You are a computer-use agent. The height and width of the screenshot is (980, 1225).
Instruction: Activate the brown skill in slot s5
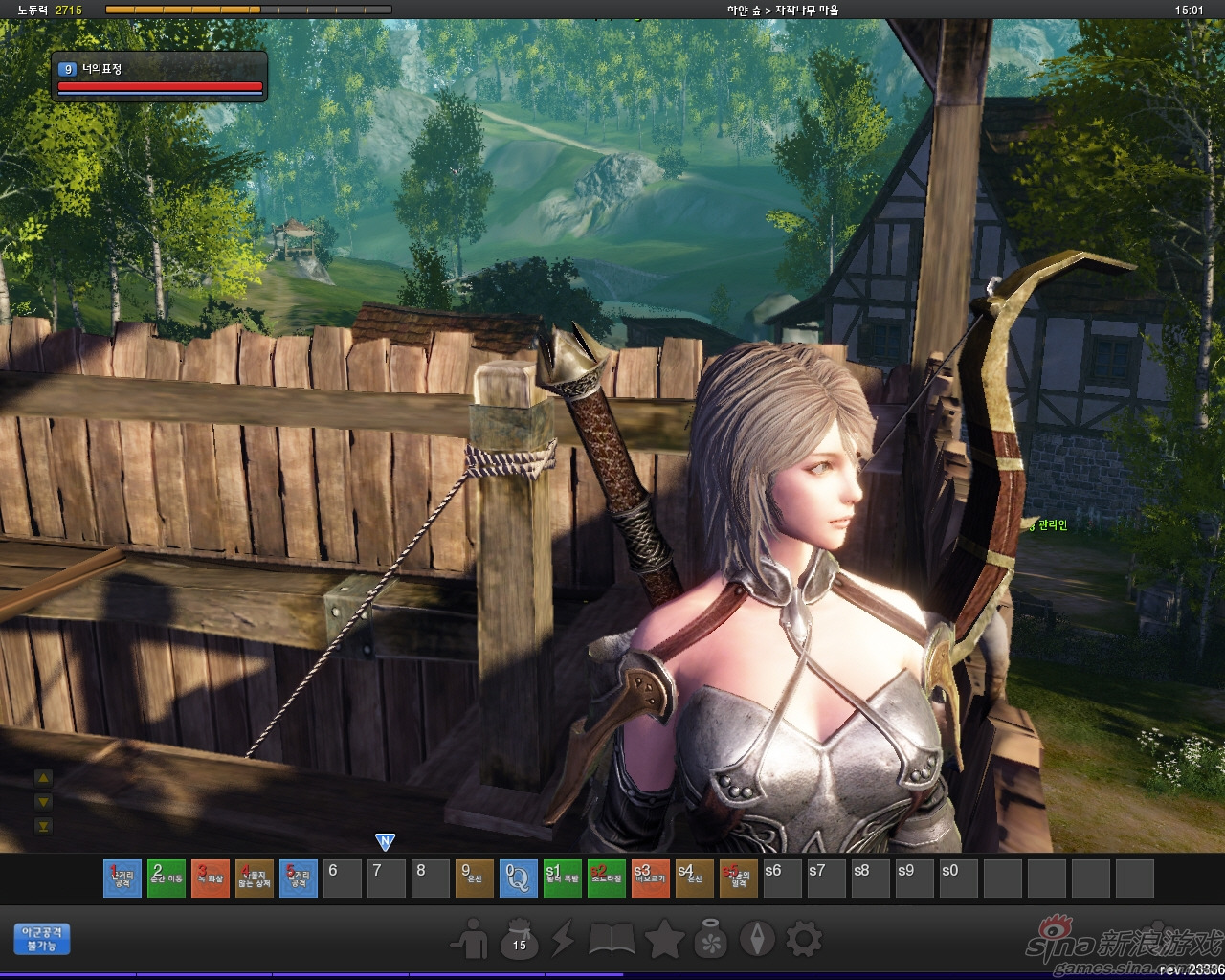coord(738,879)
